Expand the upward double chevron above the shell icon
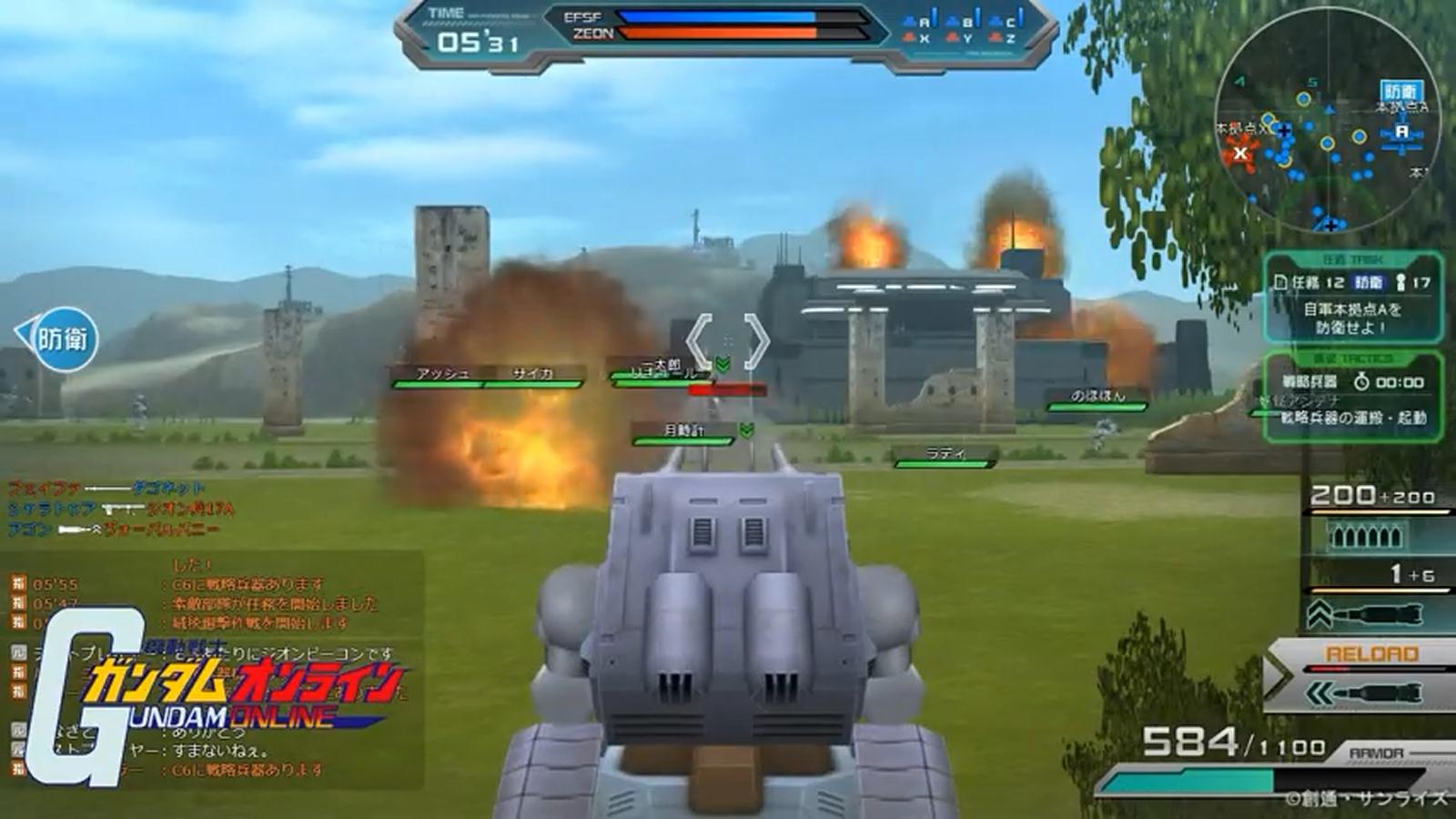The width and height of the screenshot is (1456, 819). [1319, 612]
